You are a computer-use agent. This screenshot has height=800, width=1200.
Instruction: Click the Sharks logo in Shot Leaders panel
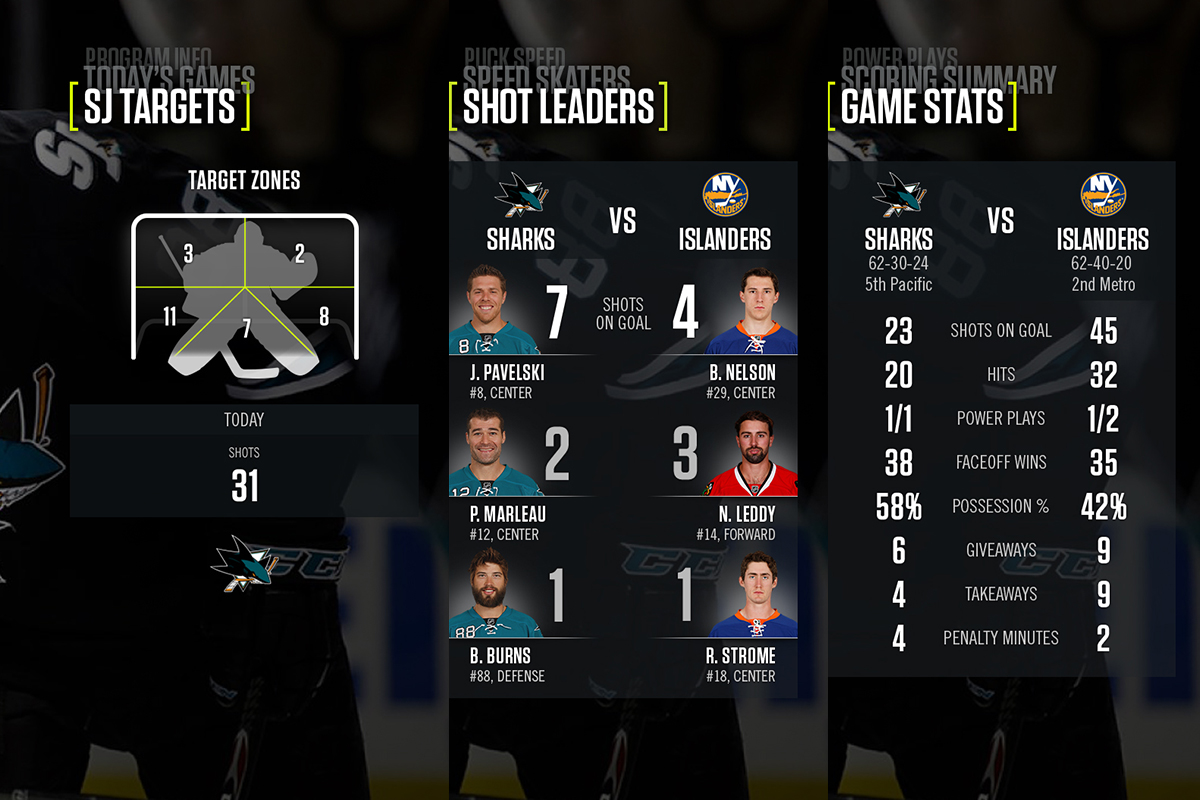[520, 196]
